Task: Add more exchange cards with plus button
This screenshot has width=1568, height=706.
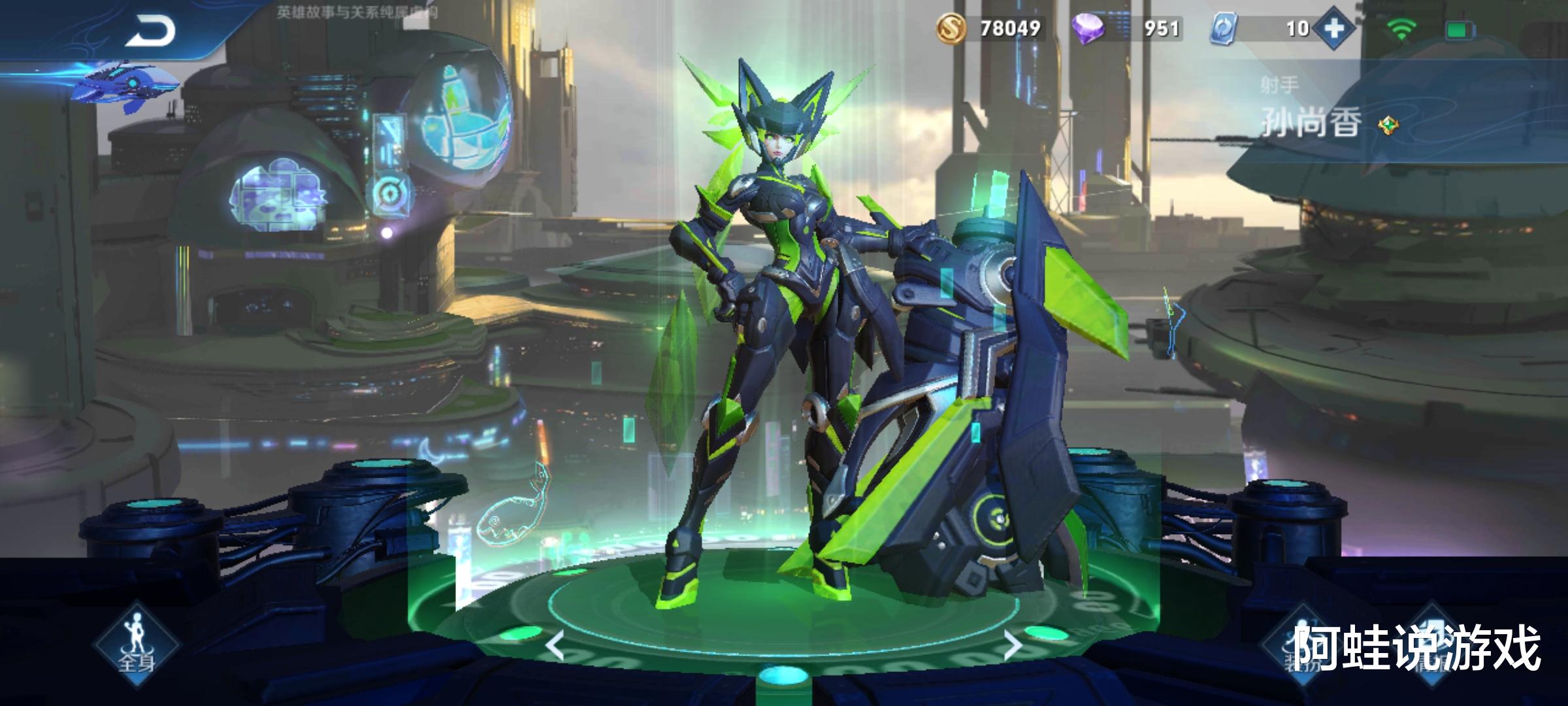Action: click(x=1334, y=29)
